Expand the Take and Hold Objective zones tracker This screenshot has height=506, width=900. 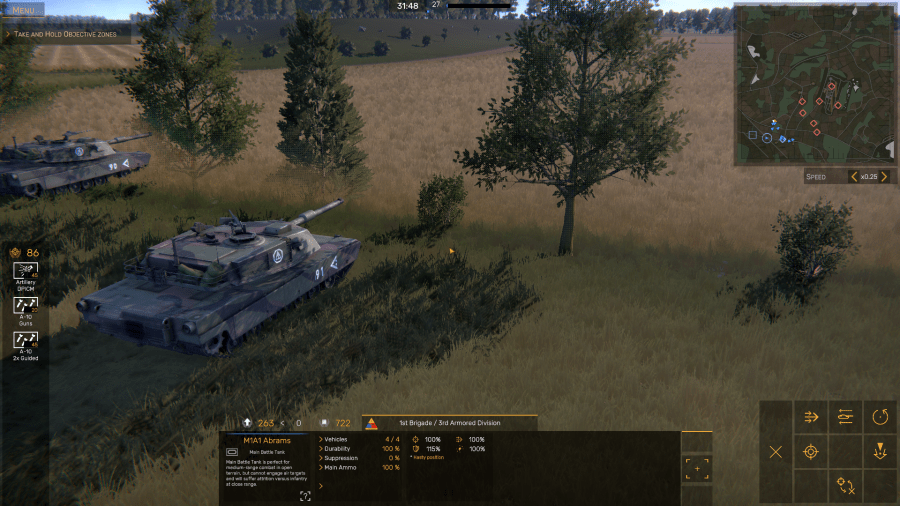(x=8, y=34)
